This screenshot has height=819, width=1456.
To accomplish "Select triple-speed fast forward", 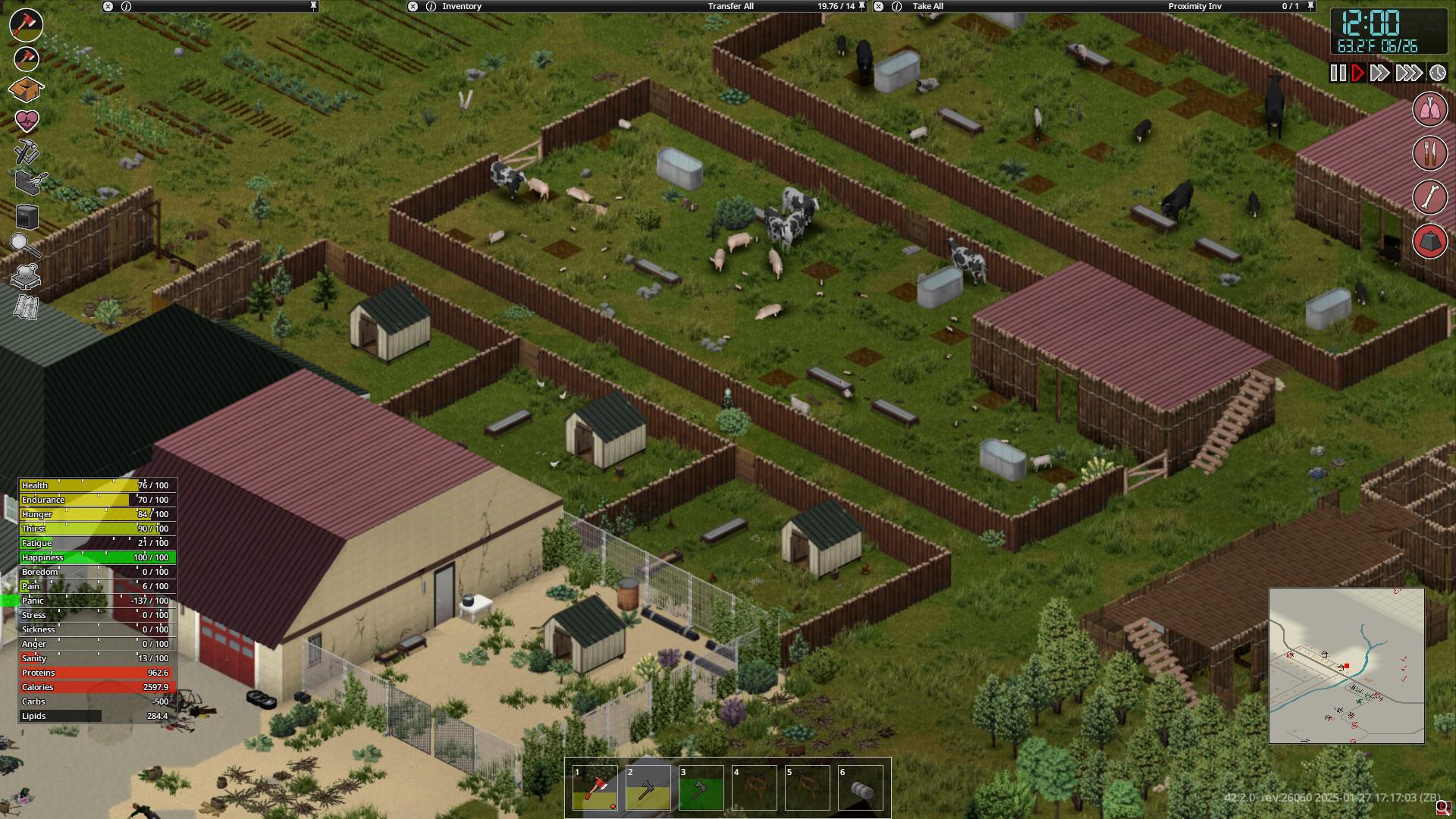I will click(x=1410, y=74).
